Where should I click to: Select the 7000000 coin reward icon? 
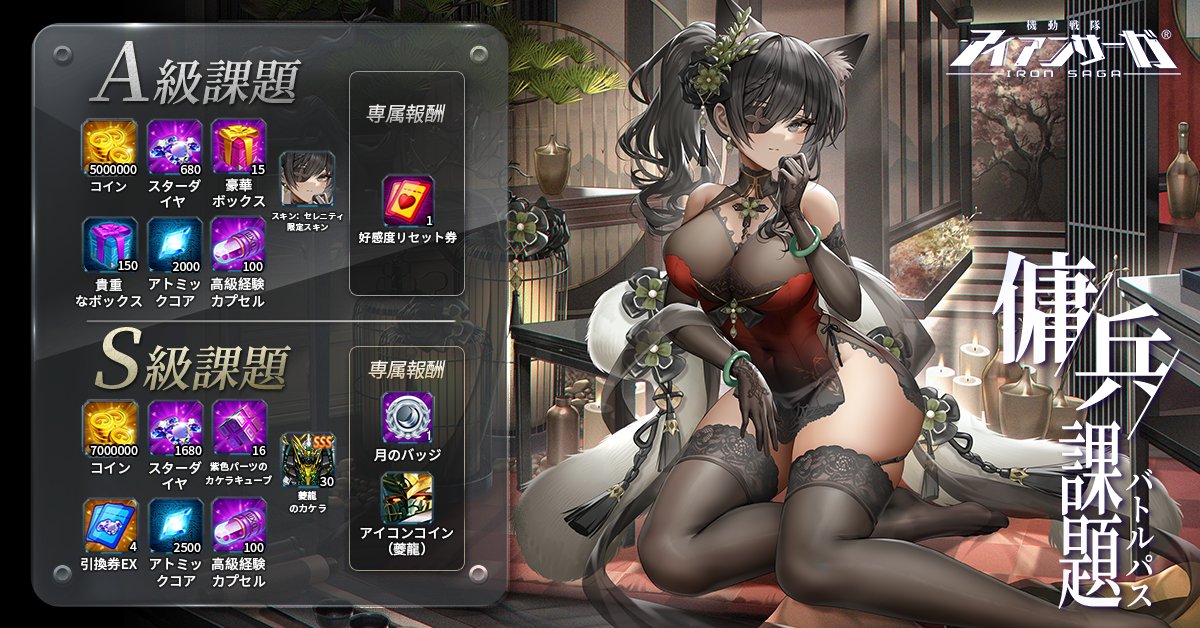111,427
